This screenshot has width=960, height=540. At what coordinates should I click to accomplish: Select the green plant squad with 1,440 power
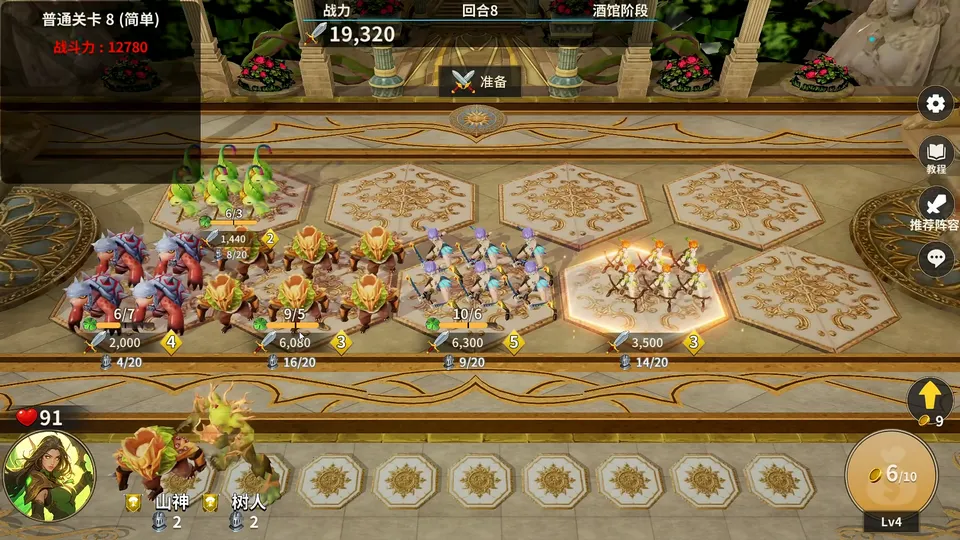[222, 185]
